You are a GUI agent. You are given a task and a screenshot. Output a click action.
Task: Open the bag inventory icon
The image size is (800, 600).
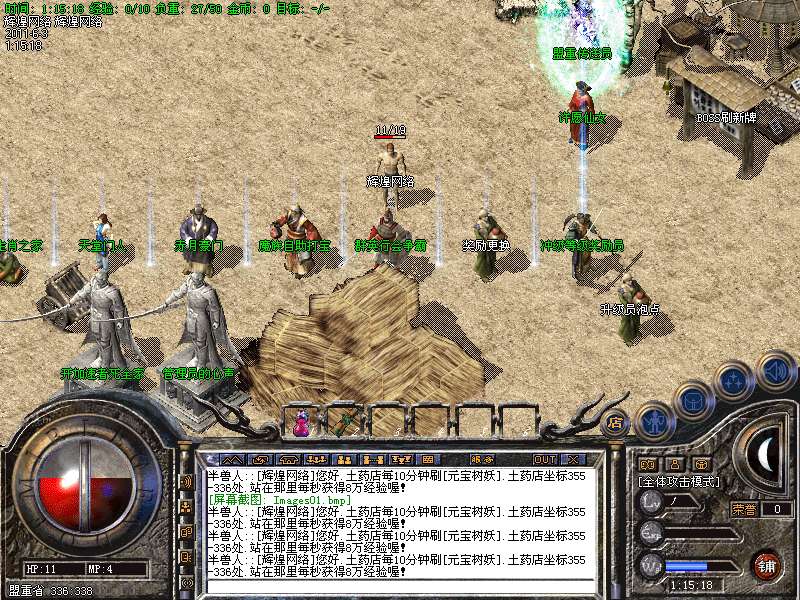tap(694, 400)
